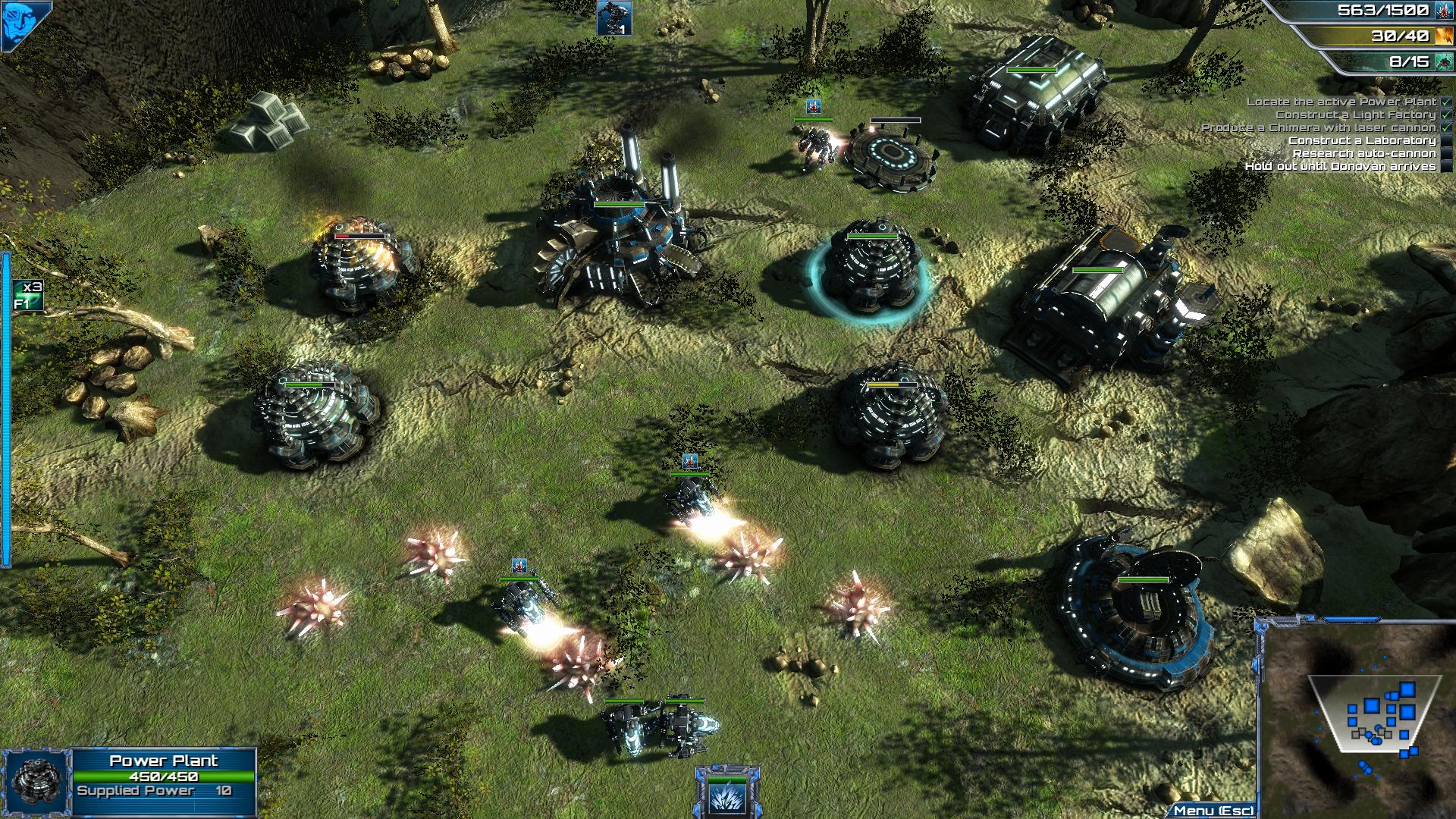
Task: Select the Construct a Laboratory objective
Action: click(x=1361, y=140)
